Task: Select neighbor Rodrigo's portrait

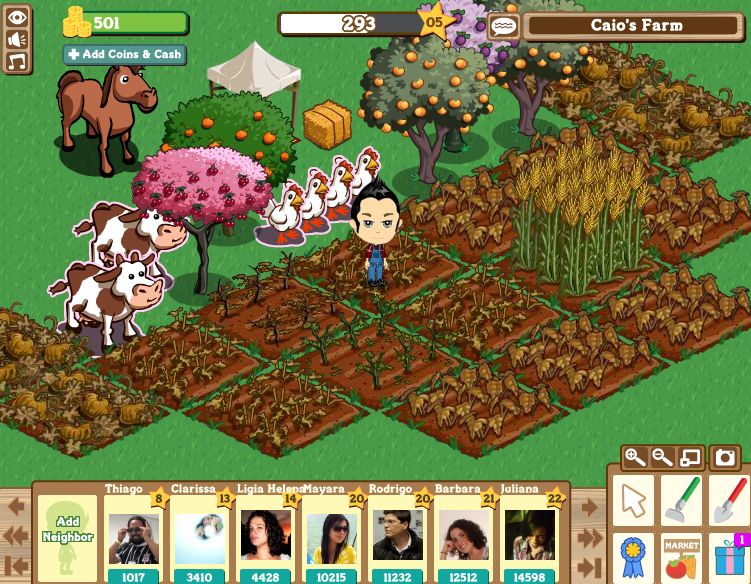Action: (398, 537)
